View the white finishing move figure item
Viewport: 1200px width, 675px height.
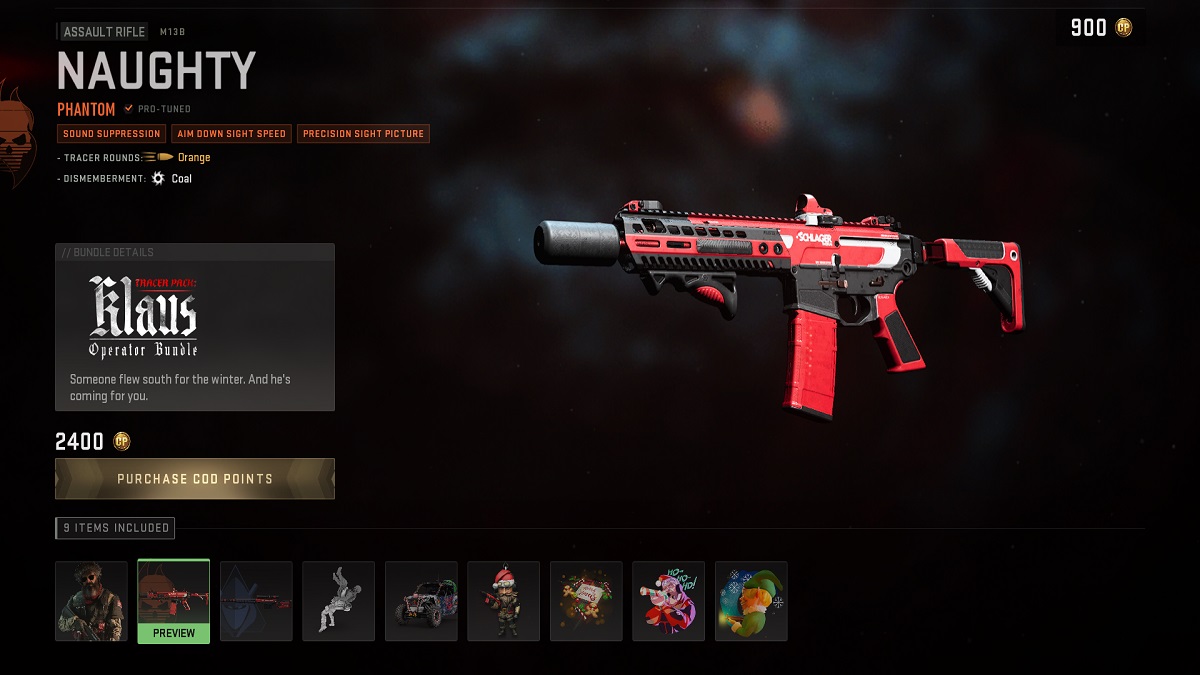[x=339, y=600]
